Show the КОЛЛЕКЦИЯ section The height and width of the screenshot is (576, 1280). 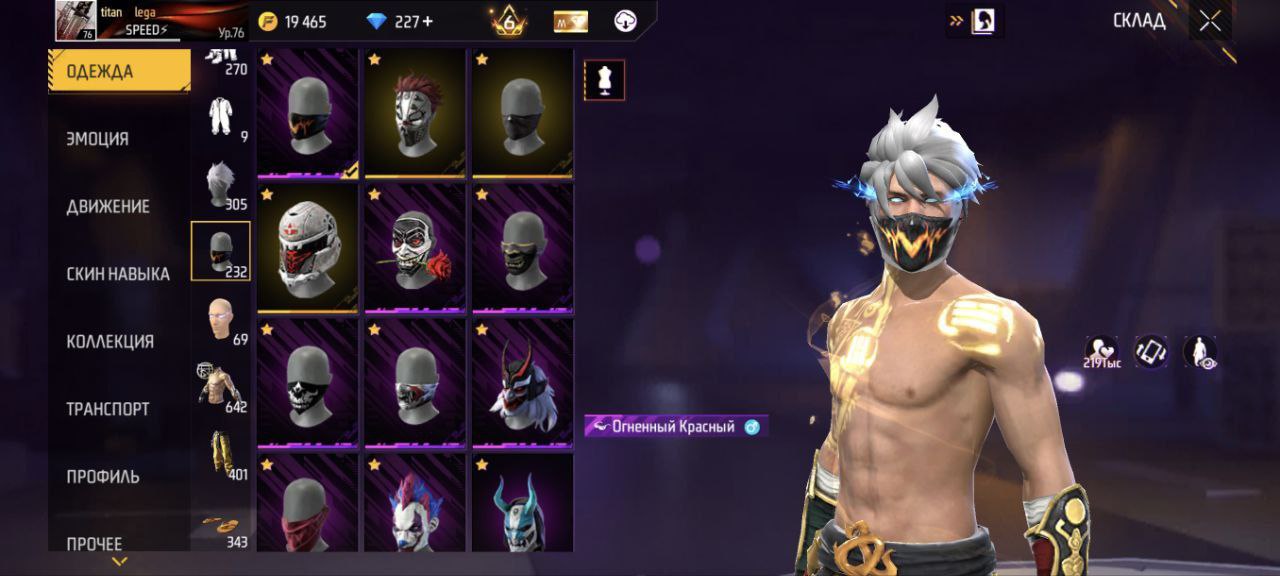(110, 341)
